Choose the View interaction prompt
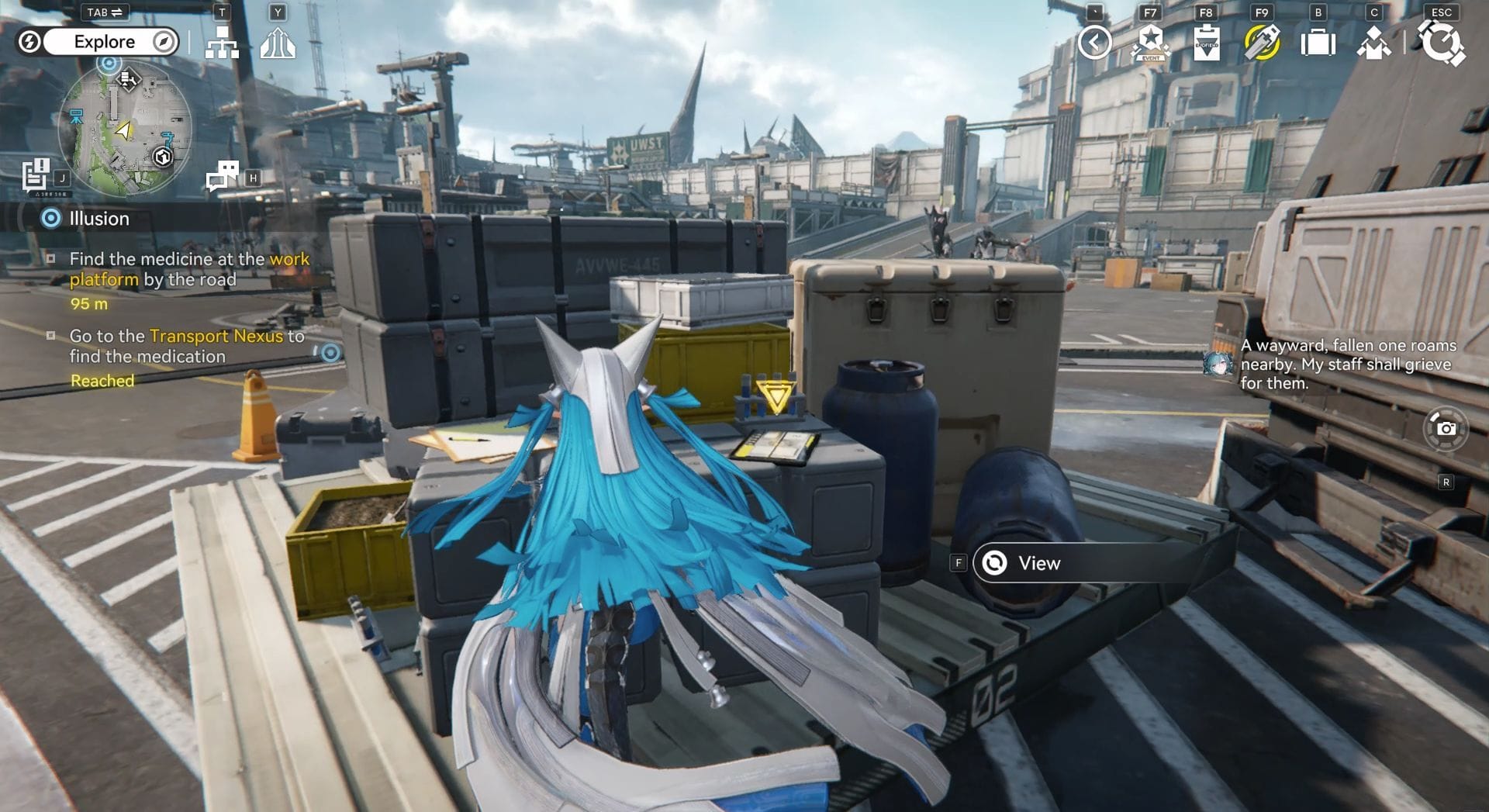Image resolution: width=1489 pixels, height=812 pixels. click(1038, 563)
